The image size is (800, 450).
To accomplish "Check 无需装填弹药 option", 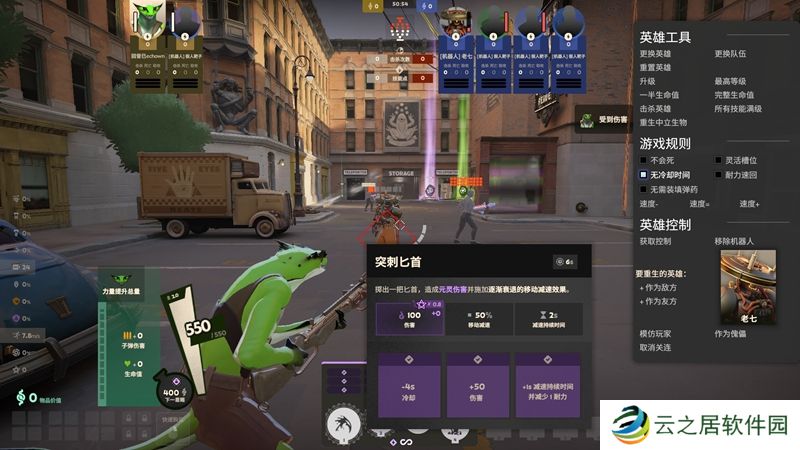I will pyautogui.click(x=645, y=189).
